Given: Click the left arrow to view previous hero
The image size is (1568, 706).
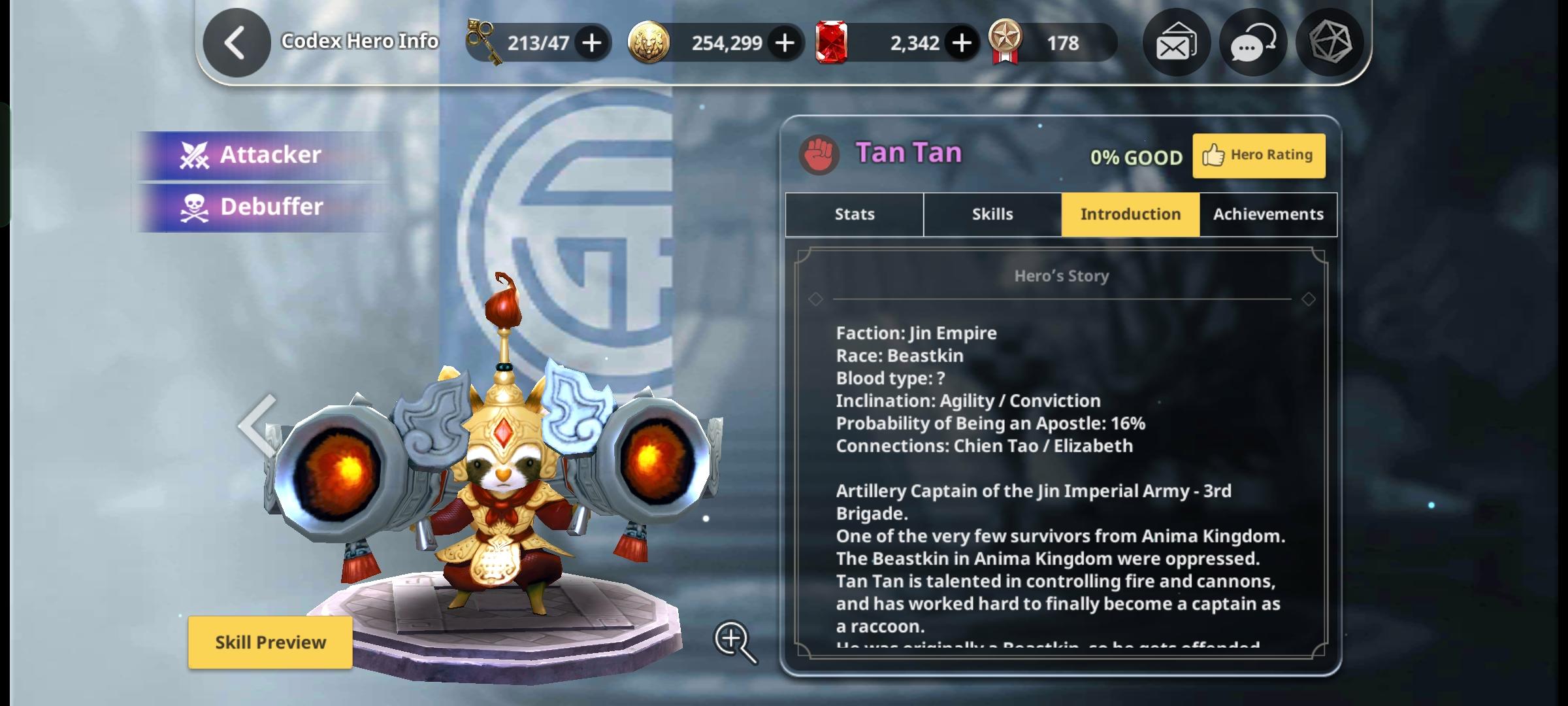Looking at the screenshot, I should pyautogui.click(x=255, y=426).
